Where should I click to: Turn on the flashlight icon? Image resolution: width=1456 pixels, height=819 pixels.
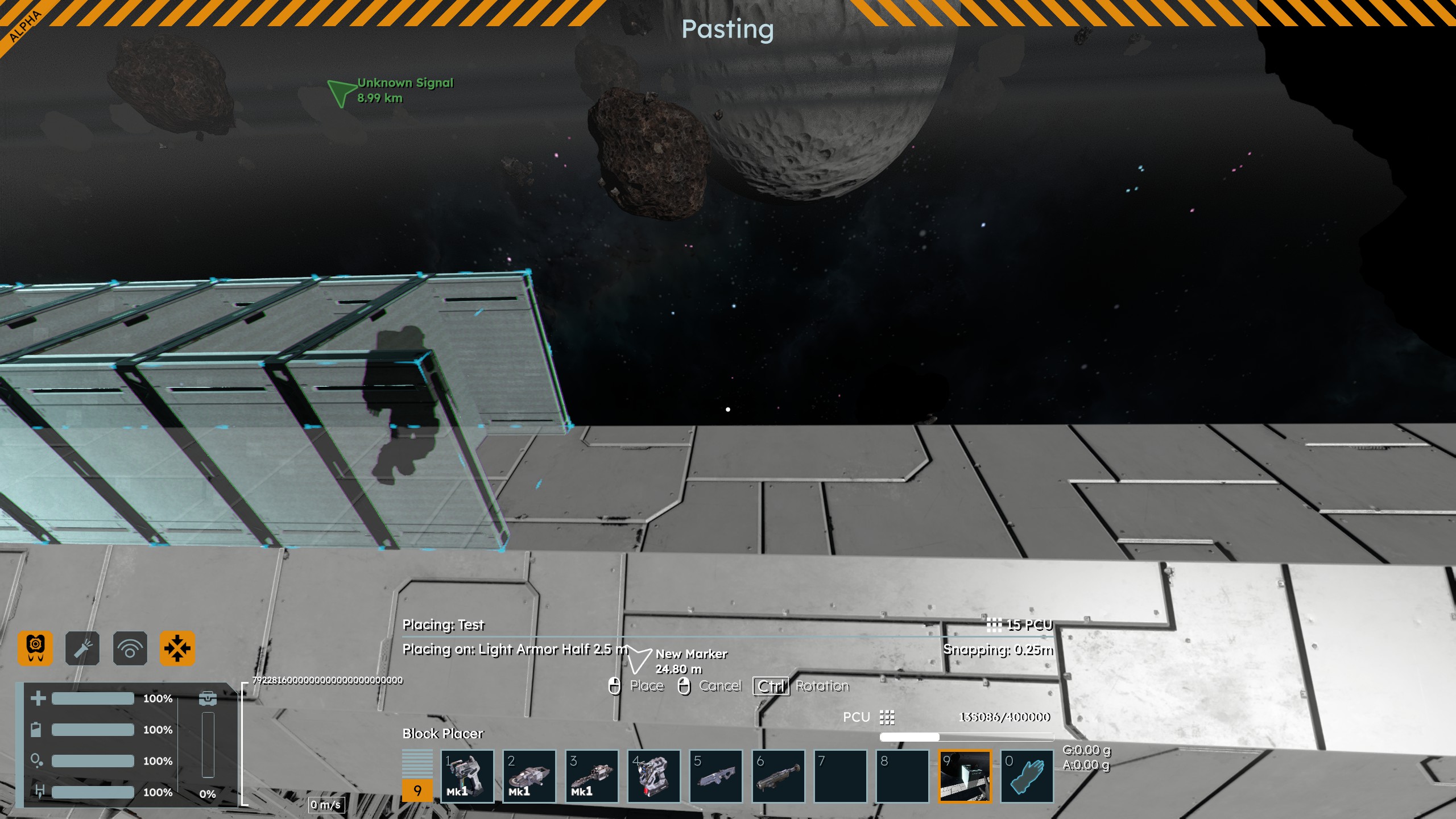(82, 648)
